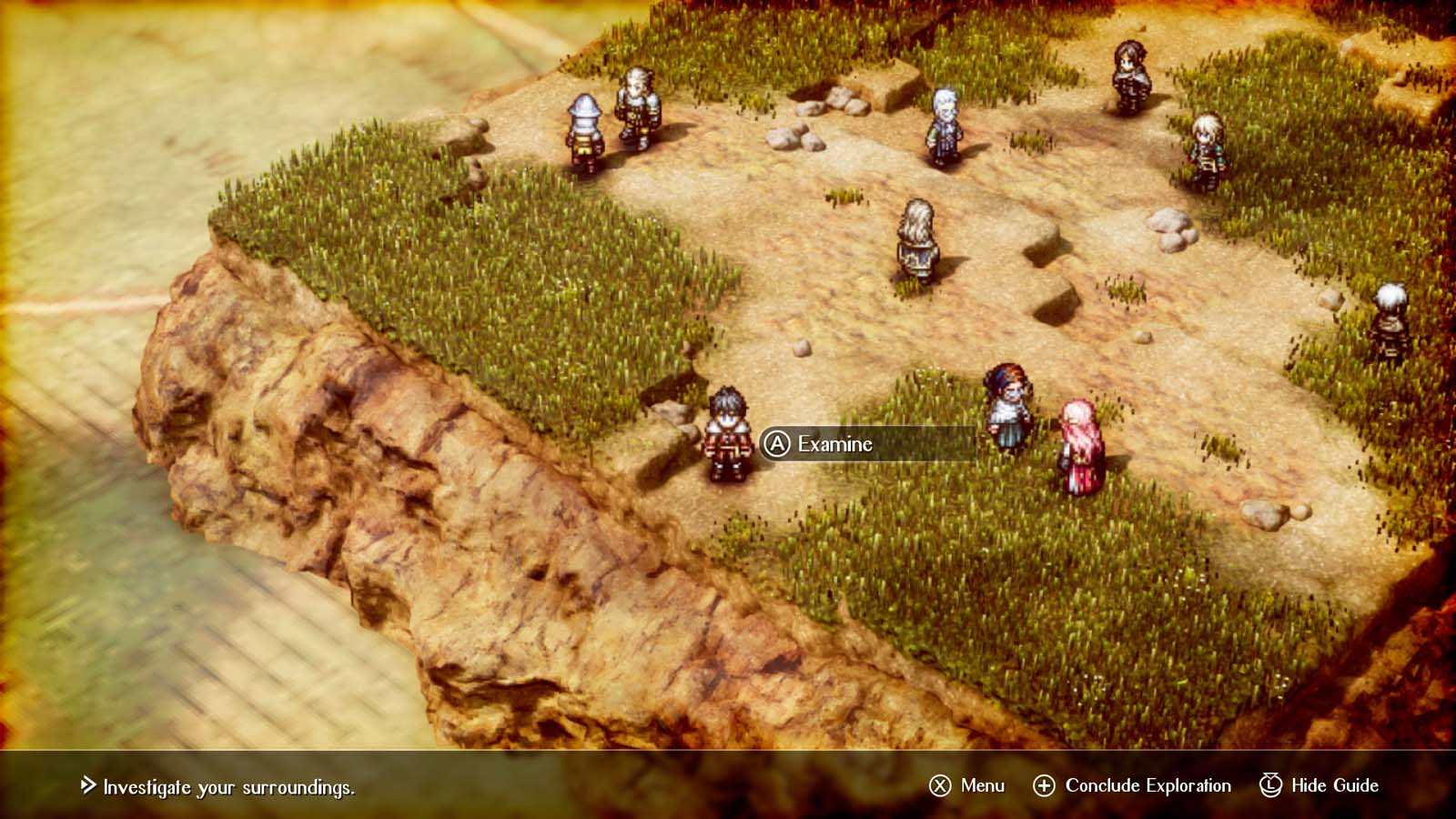The height and width of the screenshot is (819, 1456).
Task: Select the ⊕ button icon before Conclude Exploration
Action: (x=1046, y=784)
